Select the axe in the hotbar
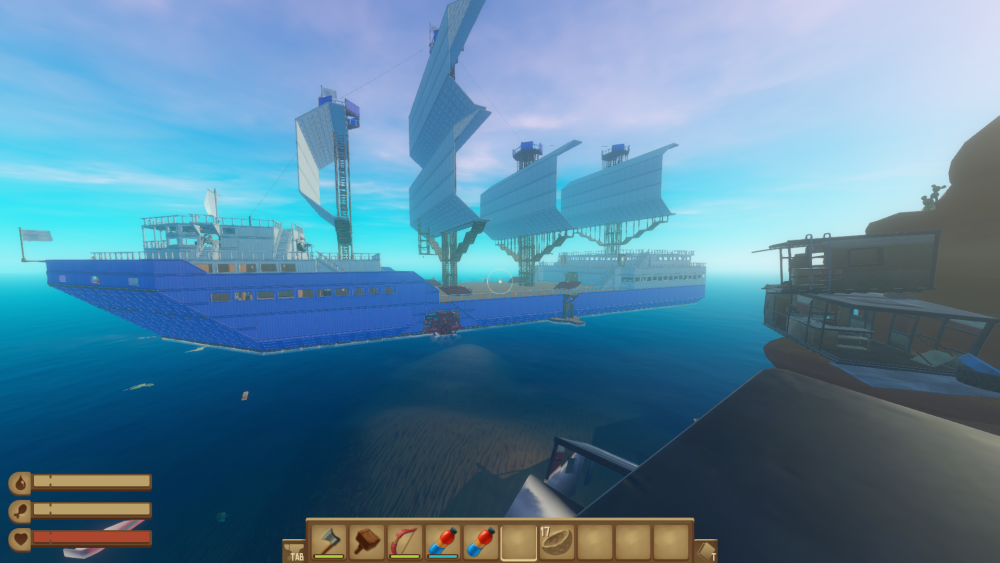 tap(329, 541)
